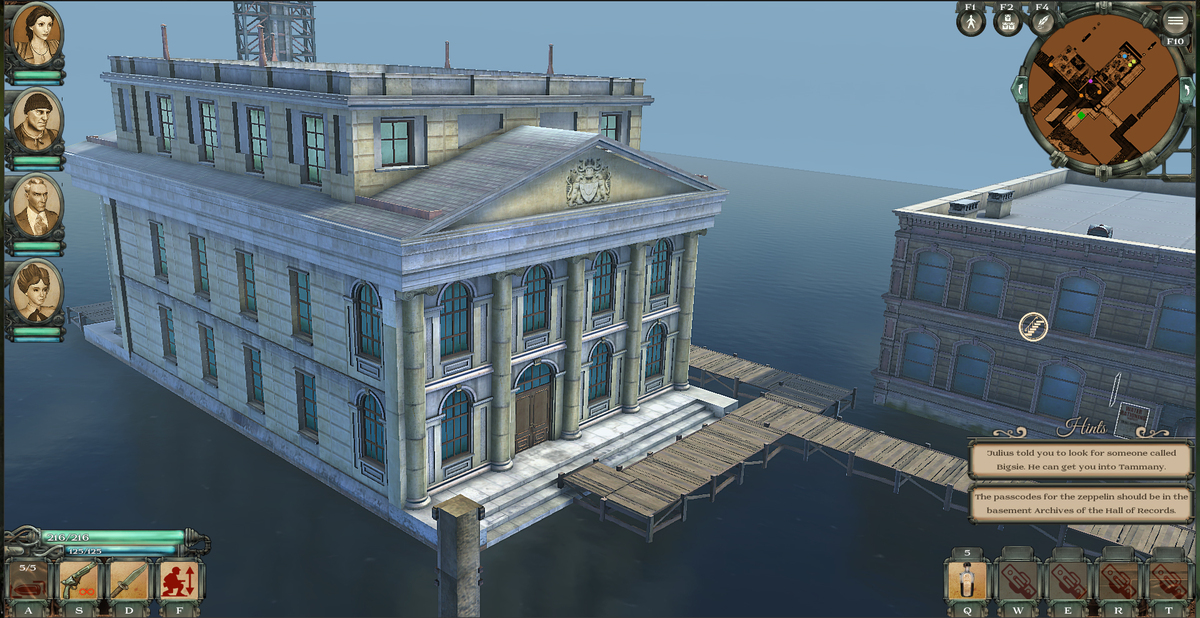Choose the party member wearing a beanie
Image resolution: width=1200 pixels, height=618 pixels.
click(37, 118)
